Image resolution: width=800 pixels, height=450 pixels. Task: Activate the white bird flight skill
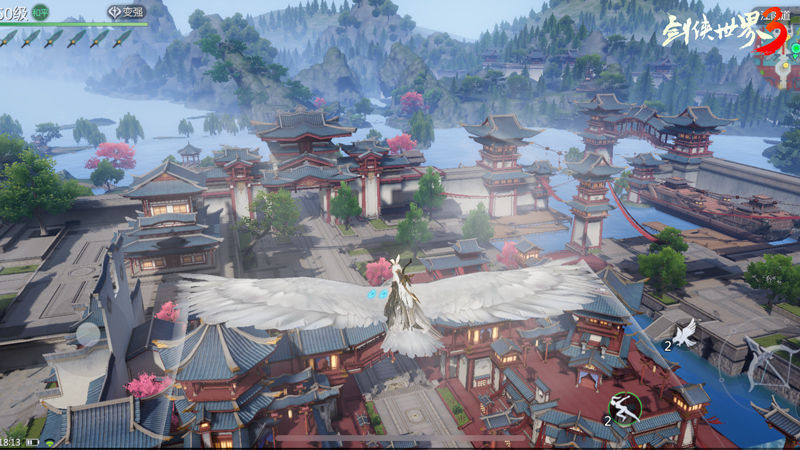(x=686, y=333)
